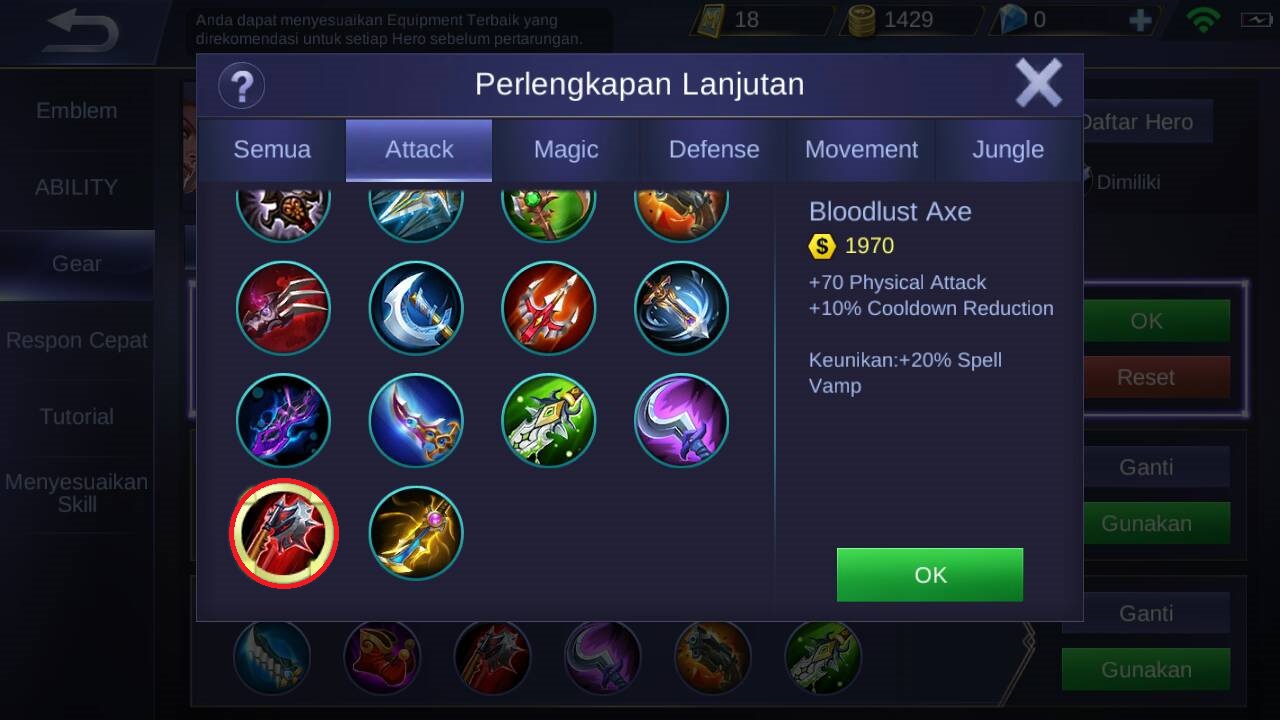Go back with the arrow button
Screen dimensions: 1280x720
(82, 32)
